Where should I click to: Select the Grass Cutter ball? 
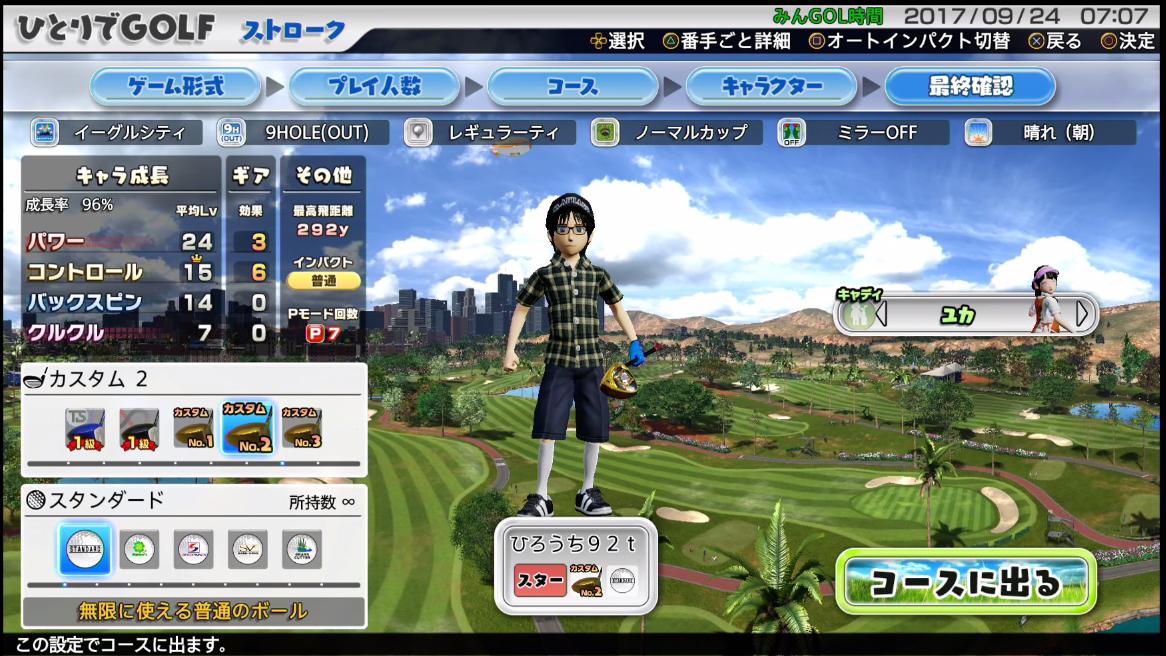coord(301,549)
